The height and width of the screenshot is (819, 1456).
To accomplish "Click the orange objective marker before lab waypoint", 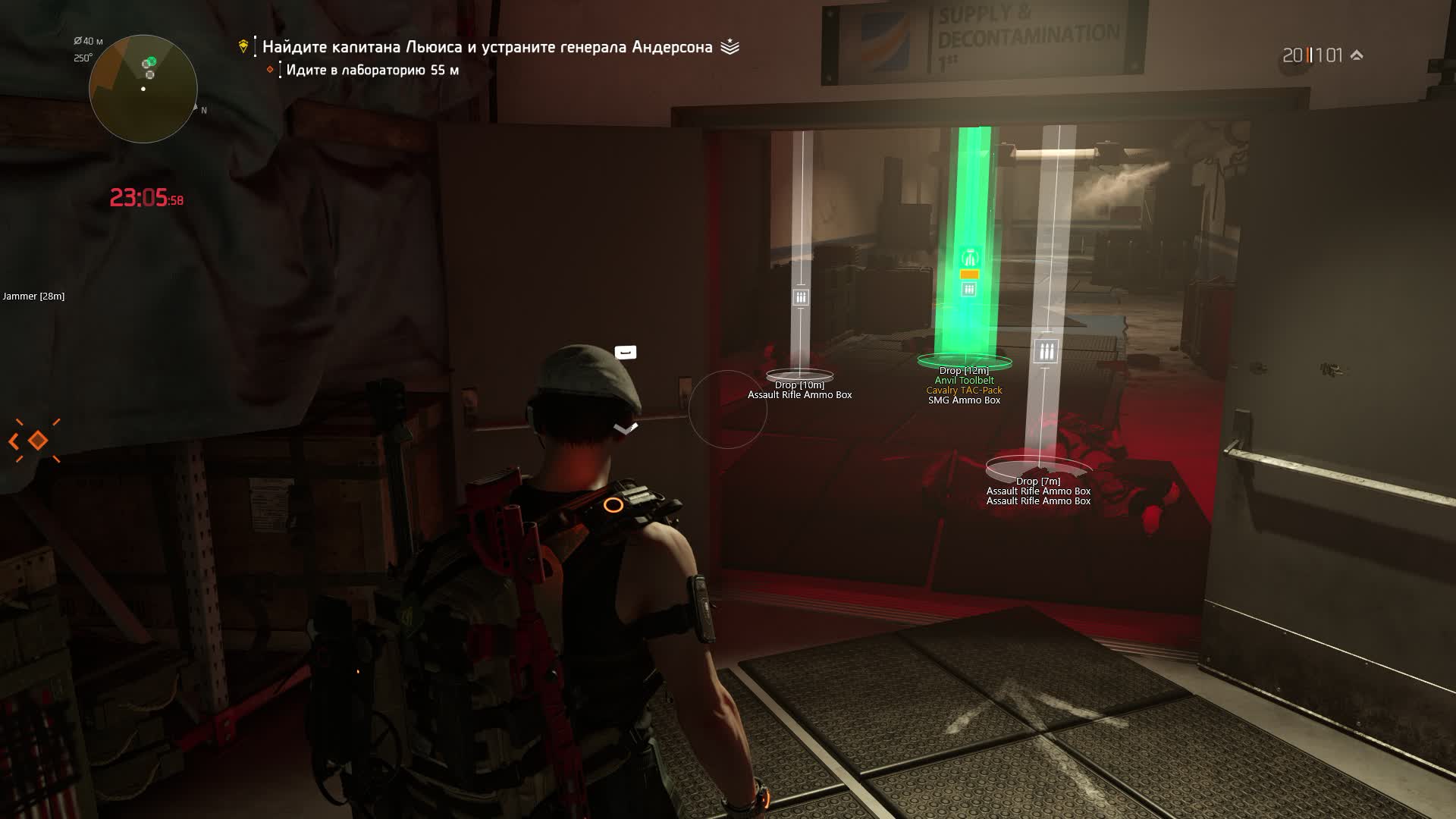I will coord(270,70).
